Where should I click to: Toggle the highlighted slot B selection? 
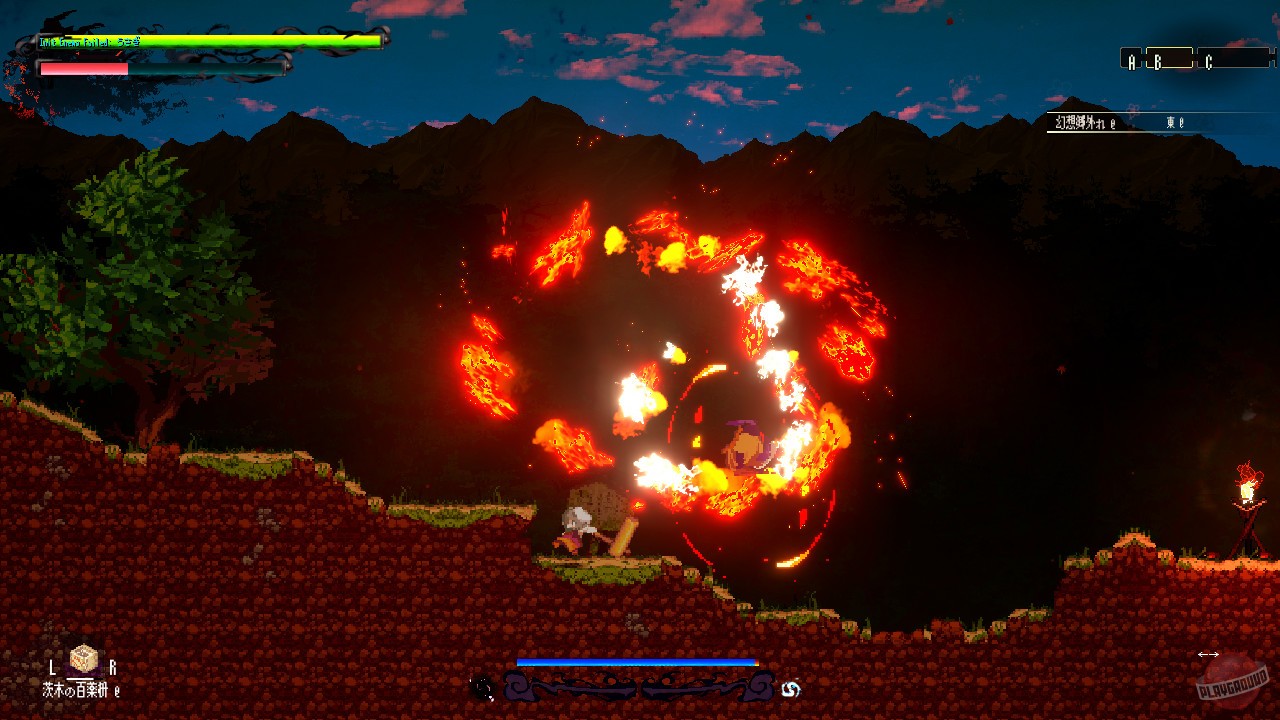1158,61
